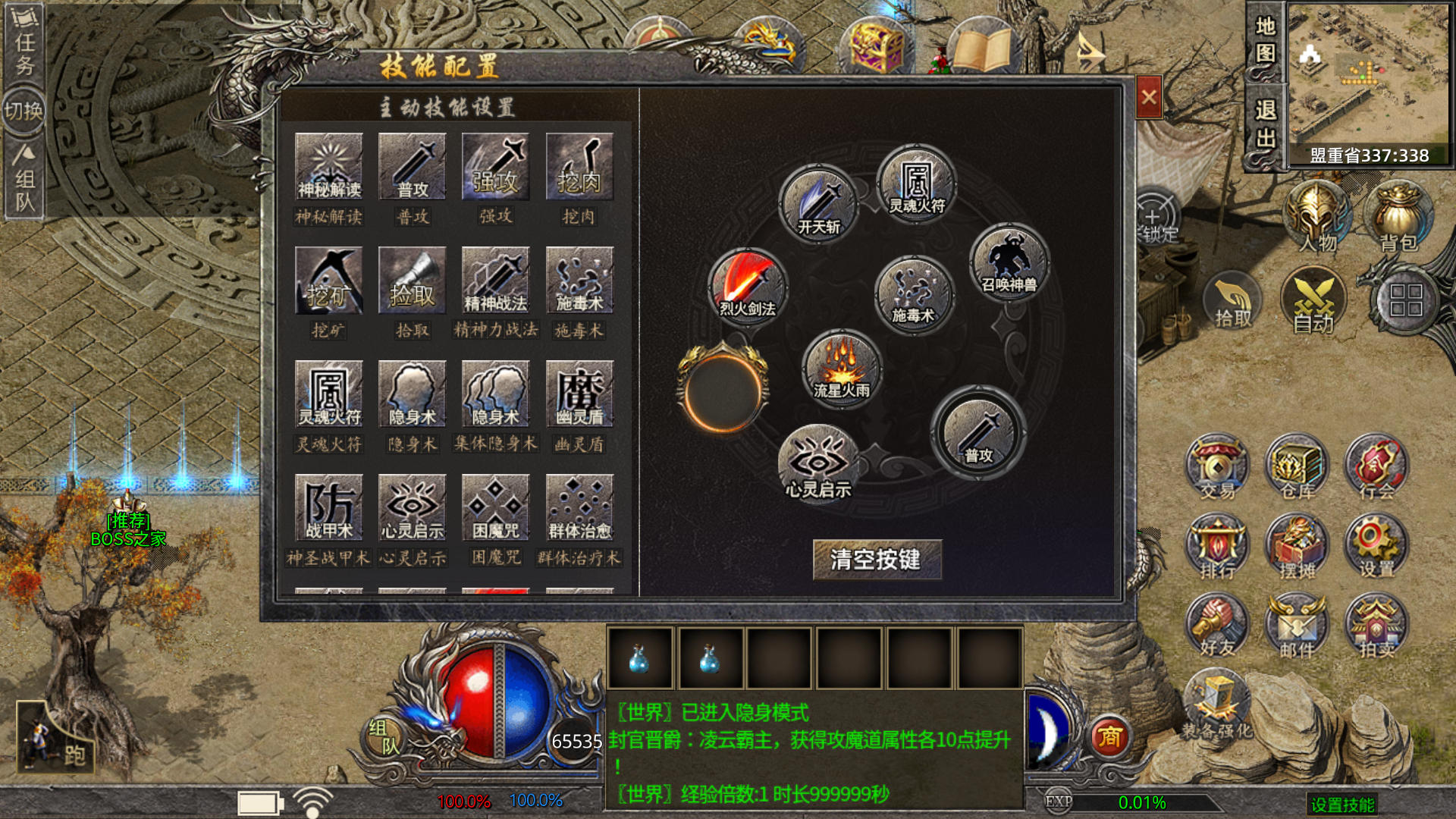Choose the 困魔咒 skill icon
This screenshot has height=819, width=1456.
coord(495,507)
